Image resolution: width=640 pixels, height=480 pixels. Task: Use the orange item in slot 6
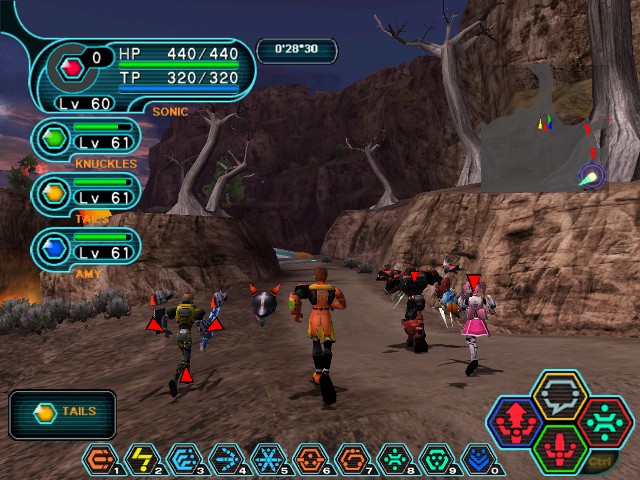click(x=308, y=459)
